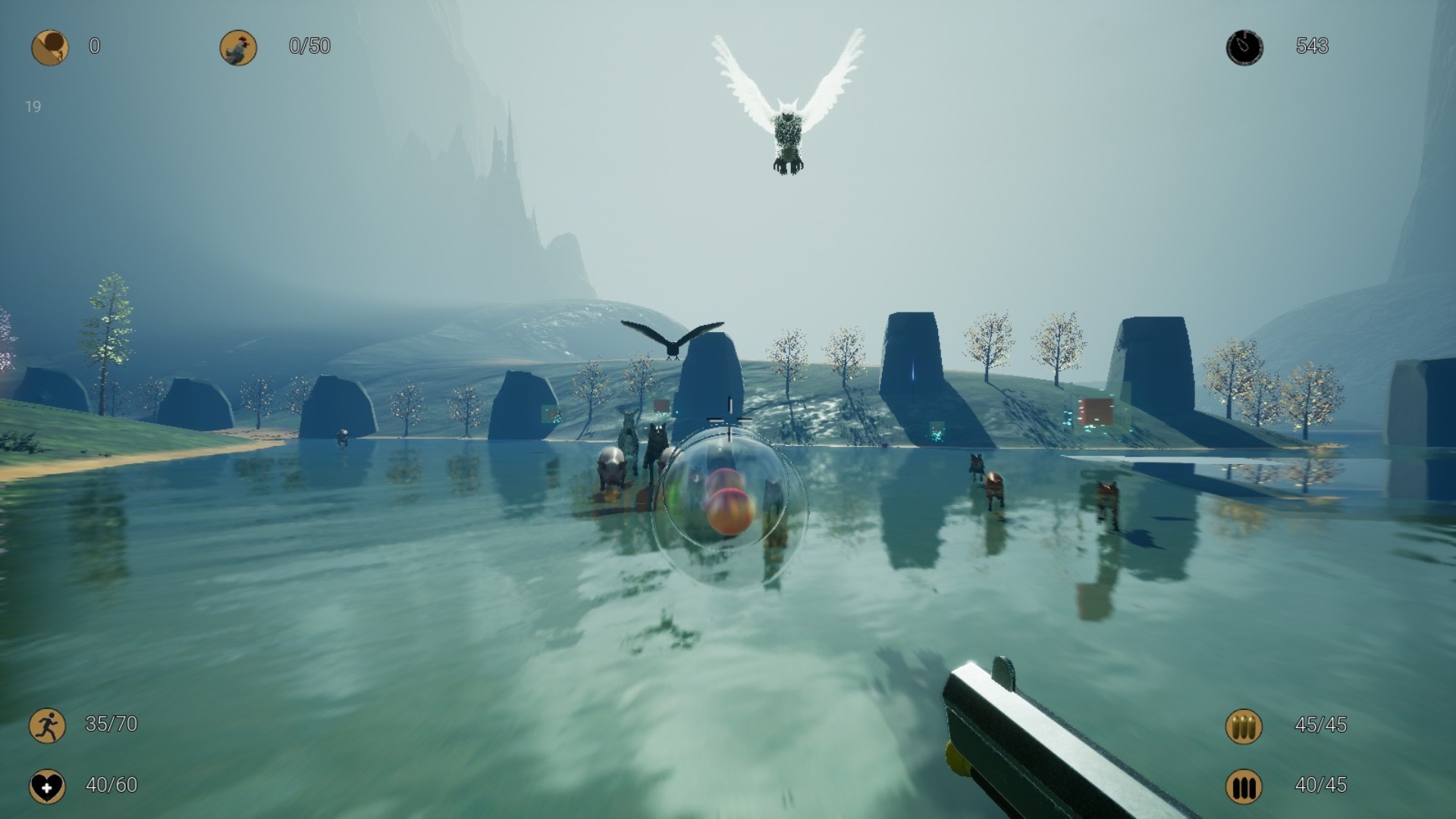Click the 543 timer value
The width and height of the screenshot is (1456, 819).
coord(1312,47)
